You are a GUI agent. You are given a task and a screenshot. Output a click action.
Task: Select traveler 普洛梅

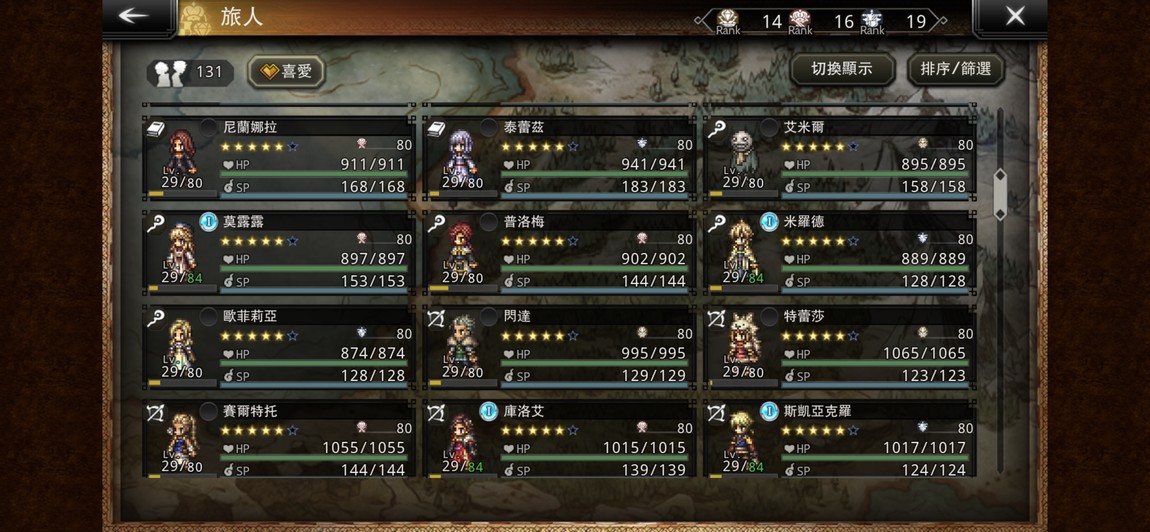pyautogui.click(x=558, y=252)
